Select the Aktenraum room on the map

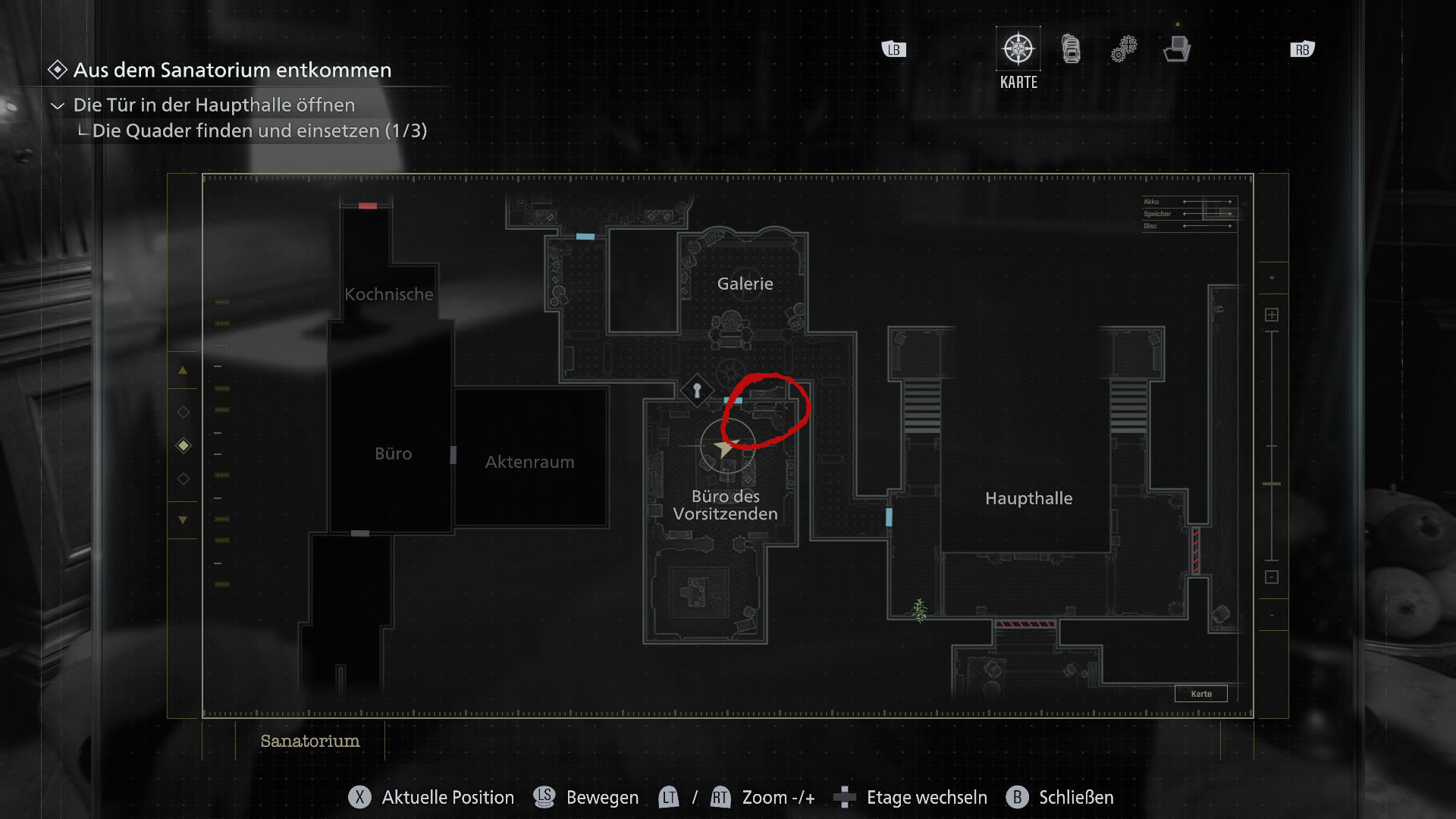(529, 462)
